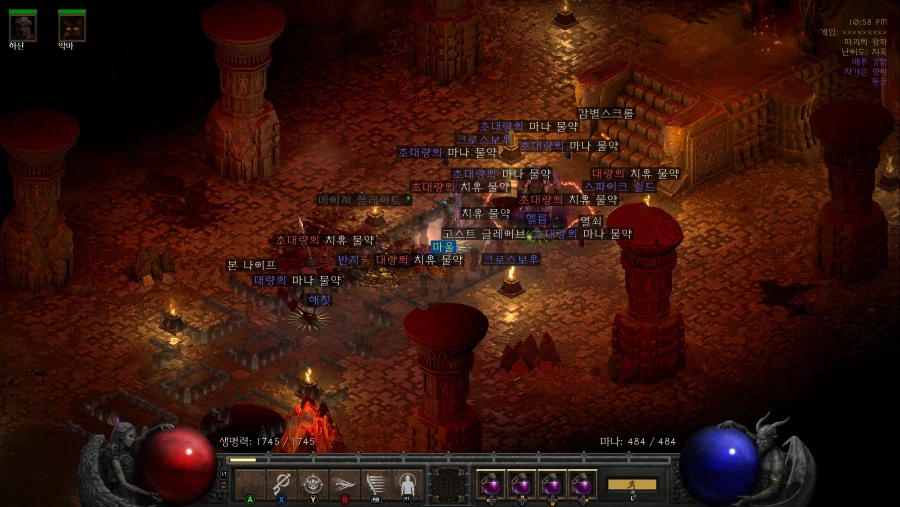The height and width of the screenshot is (507, 900).
Task: Pick up the 메이지 플레이트 label
Action: pos(365,200)
